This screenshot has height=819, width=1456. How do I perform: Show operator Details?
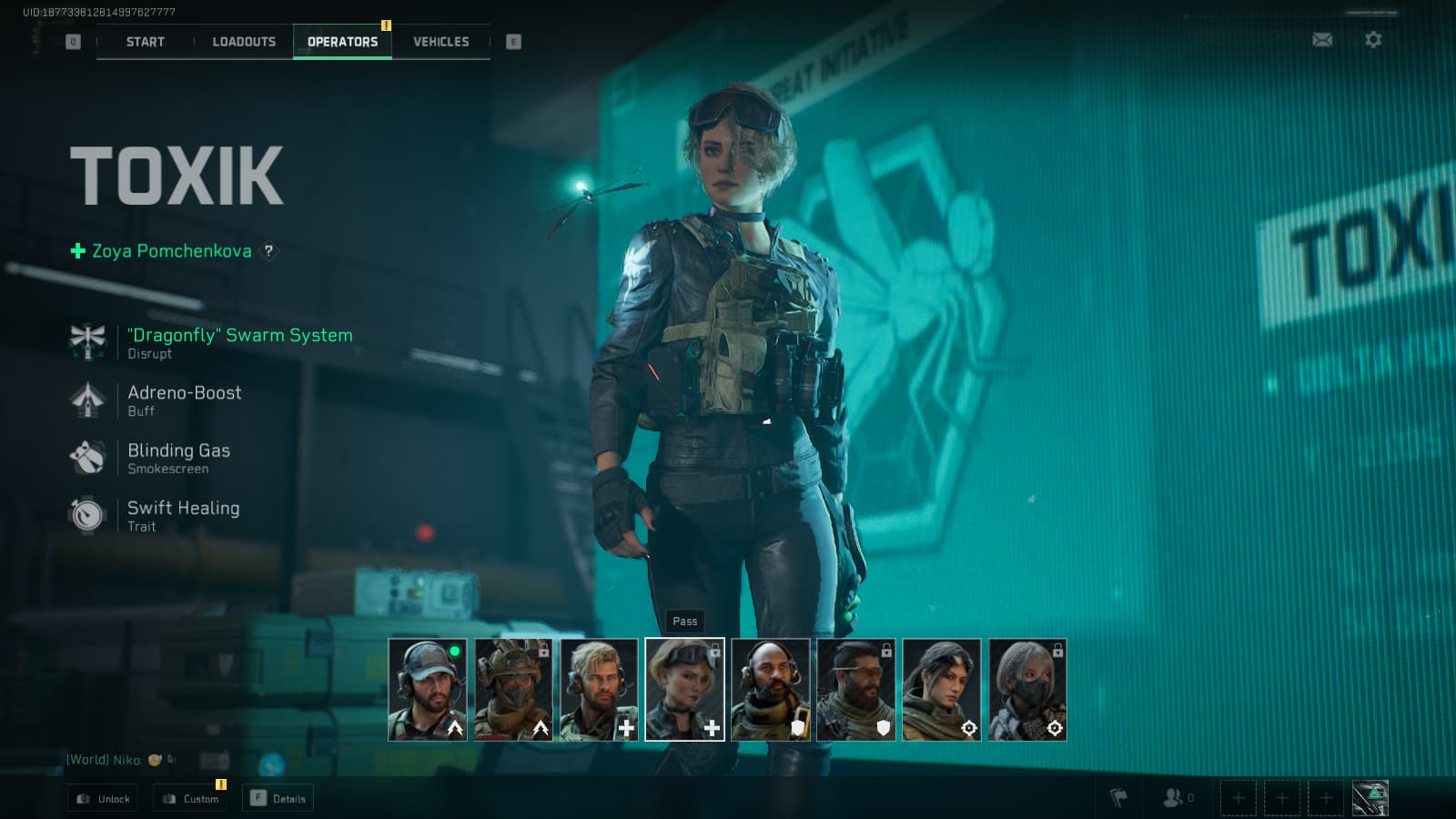[278, 799]
